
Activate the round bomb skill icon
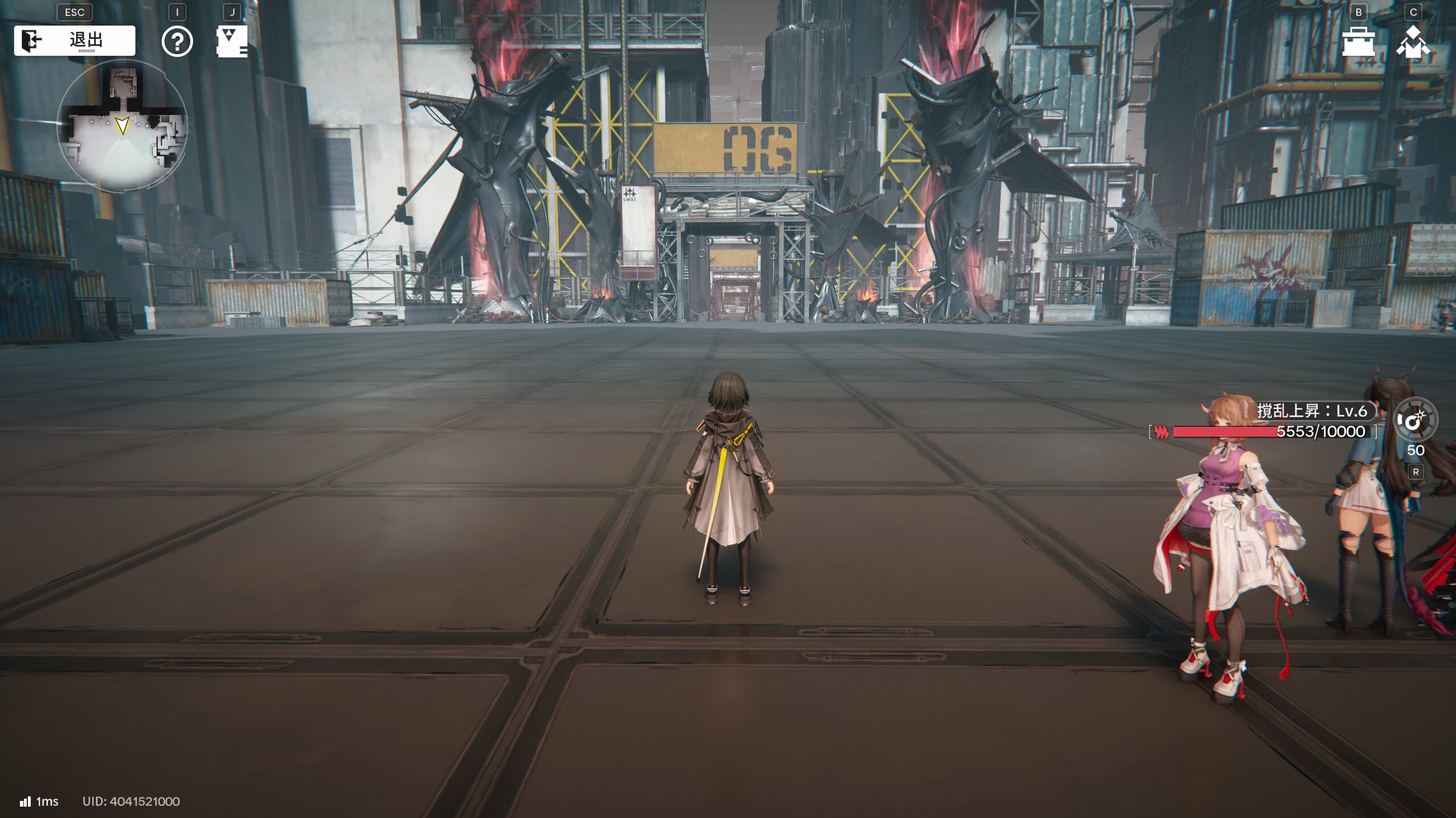tap(1414, 420)
